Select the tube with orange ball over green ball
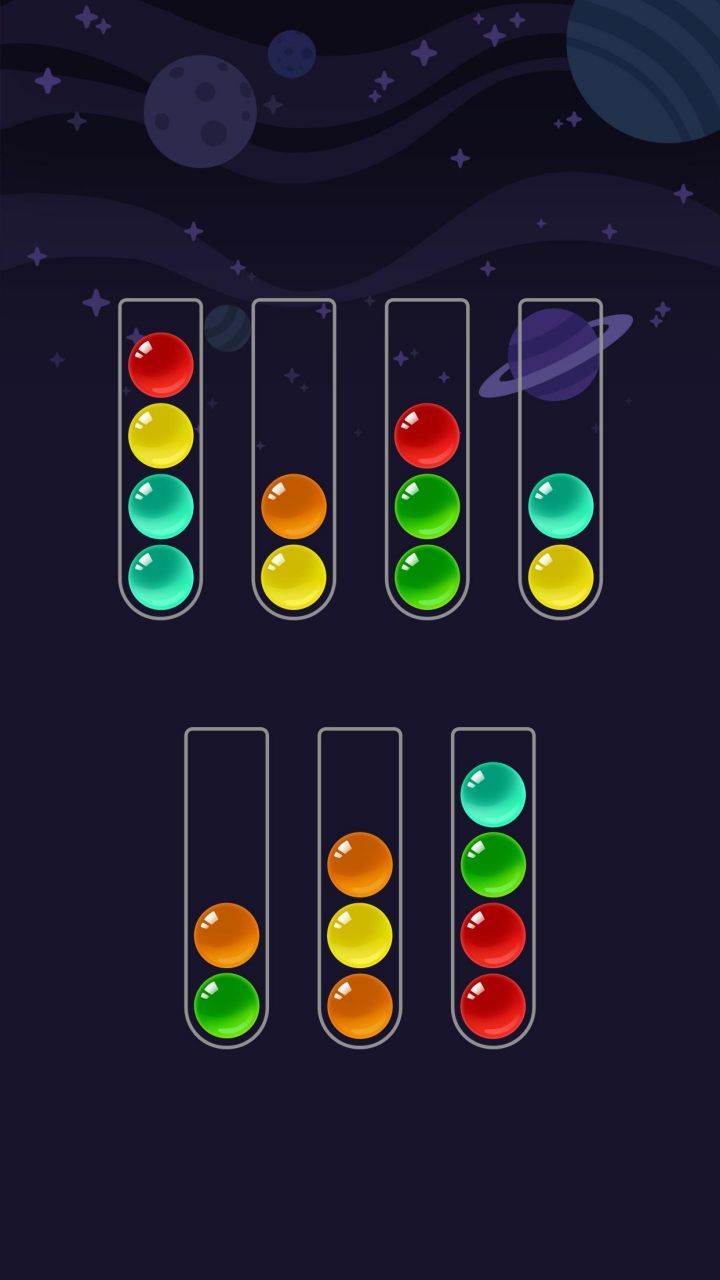Viewport: 720px width, 1280px height. pyautogui.click(x=226, y=888)
